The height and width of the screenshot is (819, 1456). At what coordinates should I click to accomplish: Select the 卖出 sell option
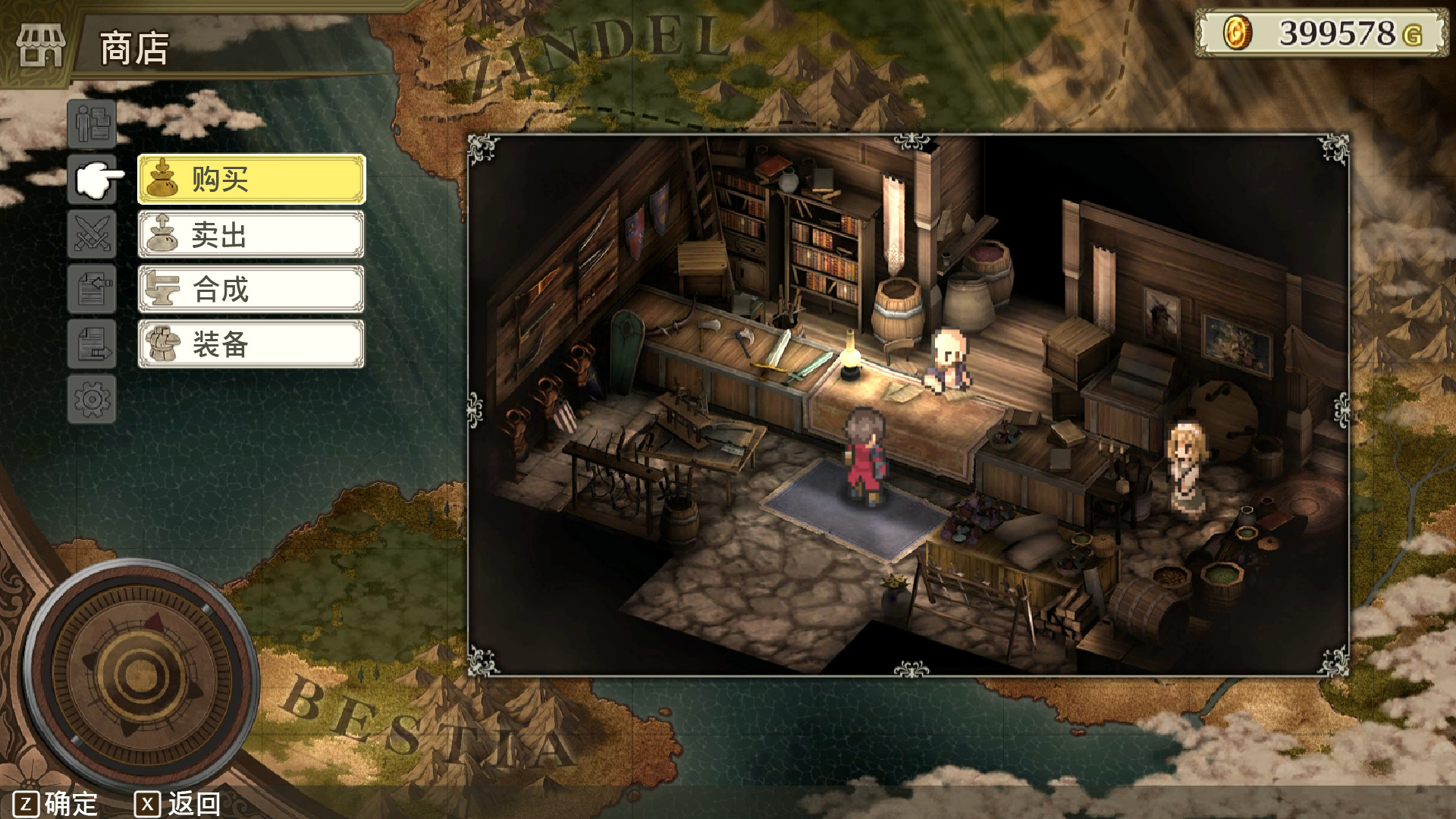click(250, 234)
